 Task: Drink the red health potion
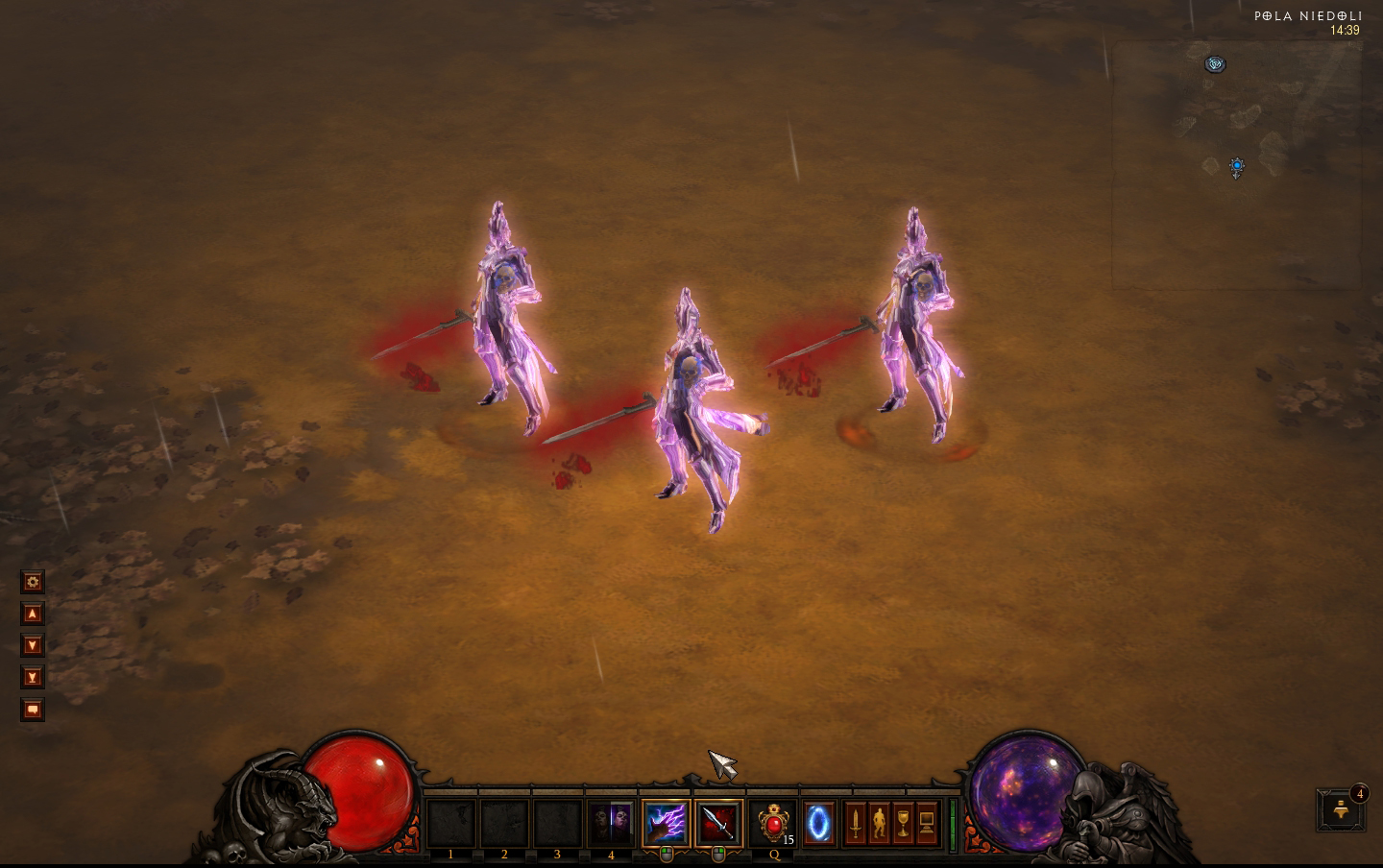(x=773, y=824)
